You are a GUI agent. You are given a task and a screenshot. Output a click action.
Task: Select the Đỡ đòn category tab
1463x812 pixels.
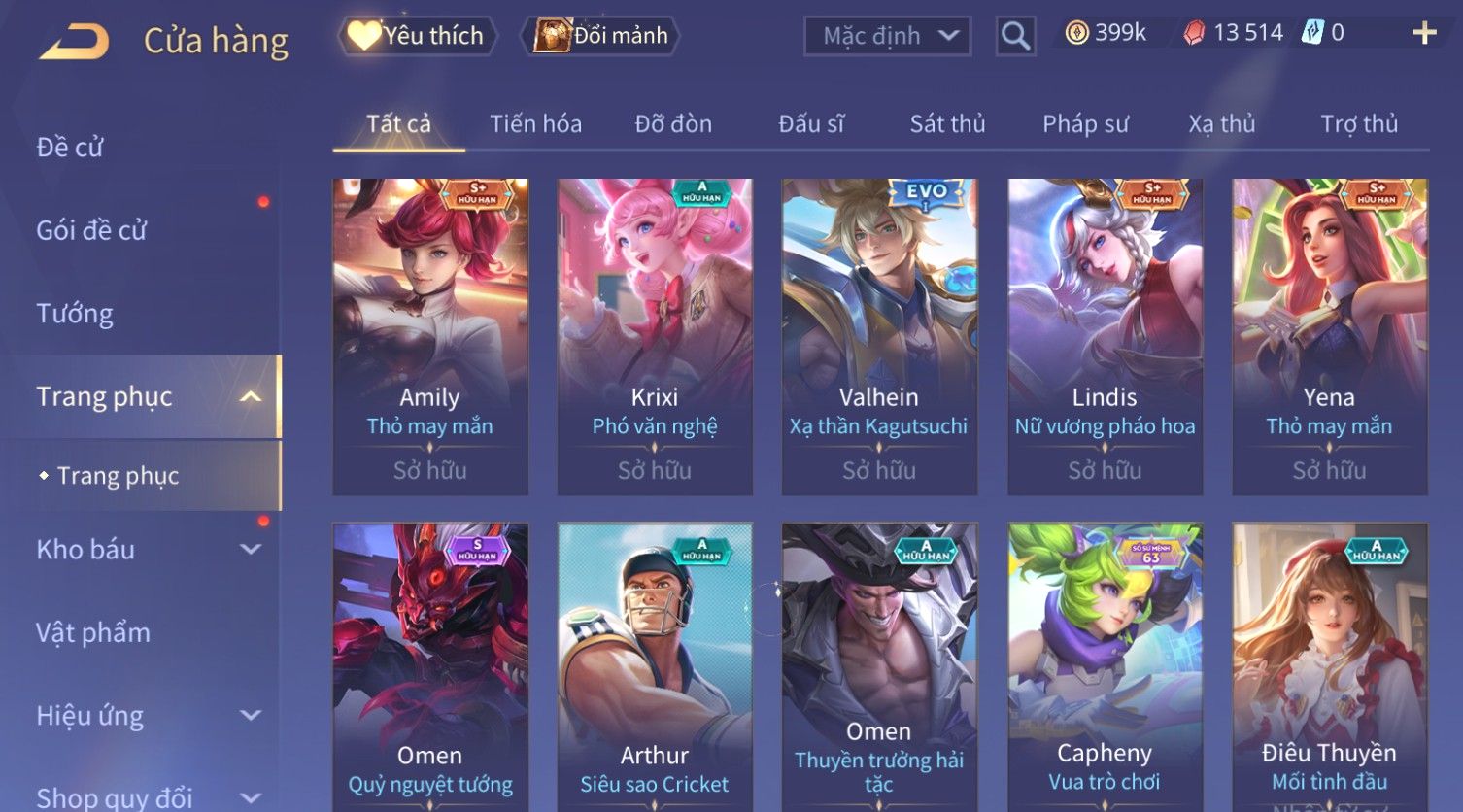[673, 123]
